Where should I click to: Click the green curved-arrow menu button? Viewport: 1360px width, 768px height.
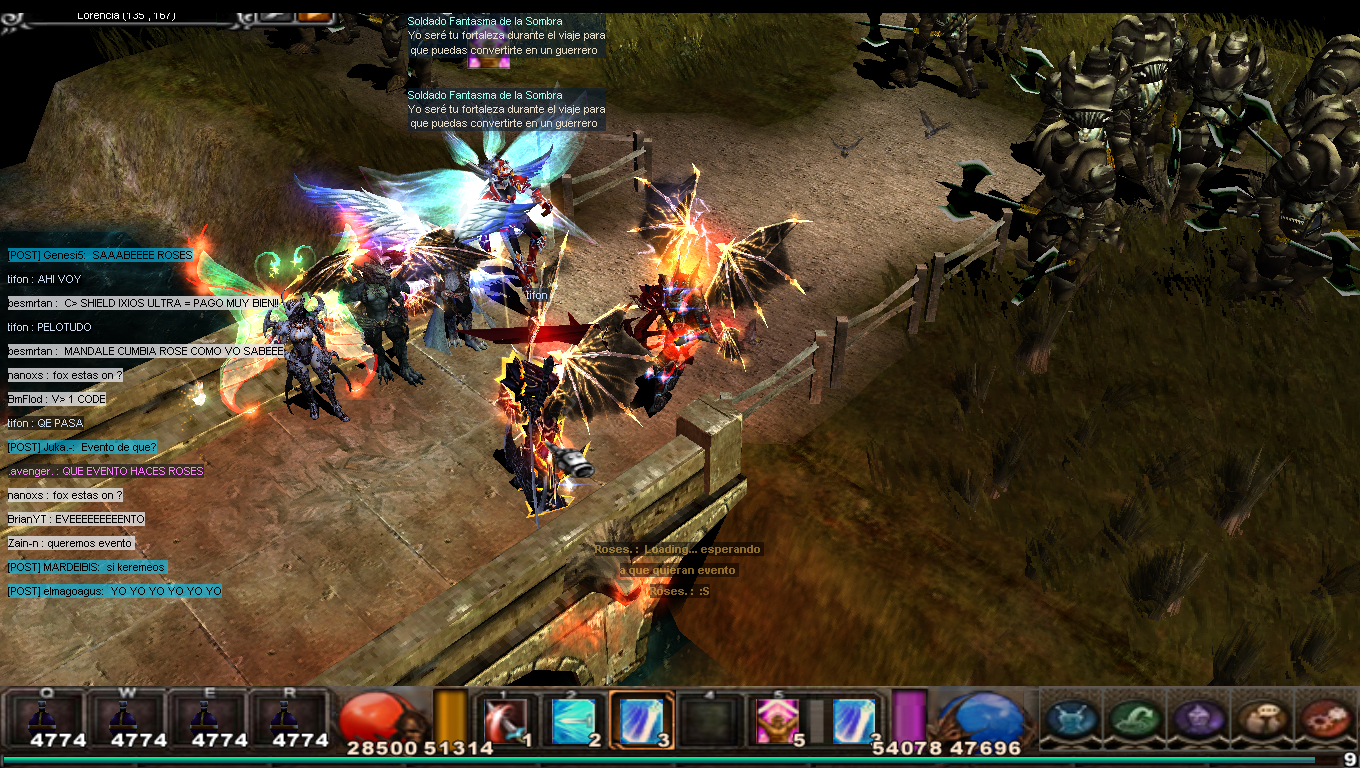(x=1135, y=718)
